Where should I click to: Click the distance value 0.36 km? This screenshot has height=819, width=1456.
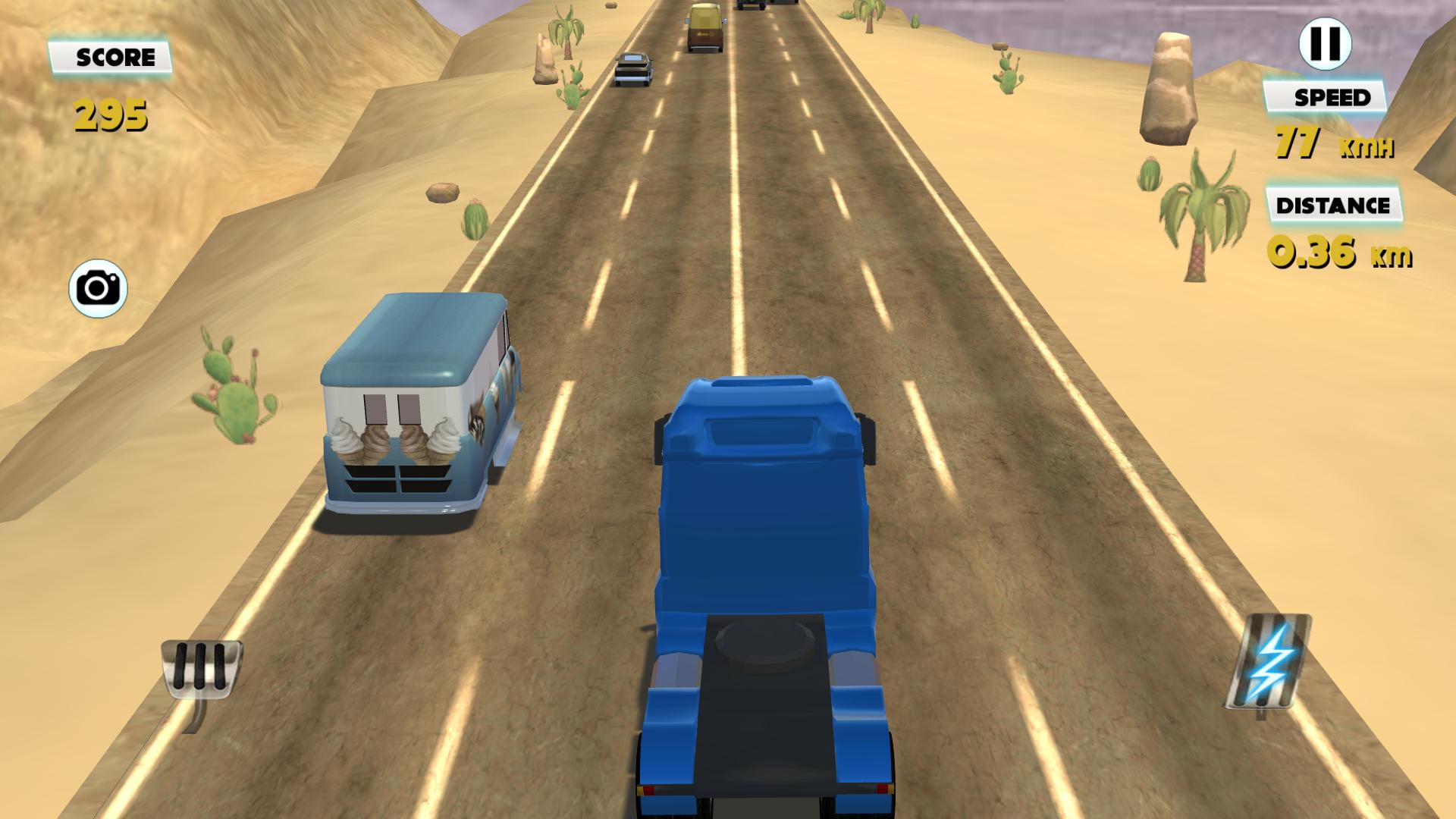pos(1338,254)
